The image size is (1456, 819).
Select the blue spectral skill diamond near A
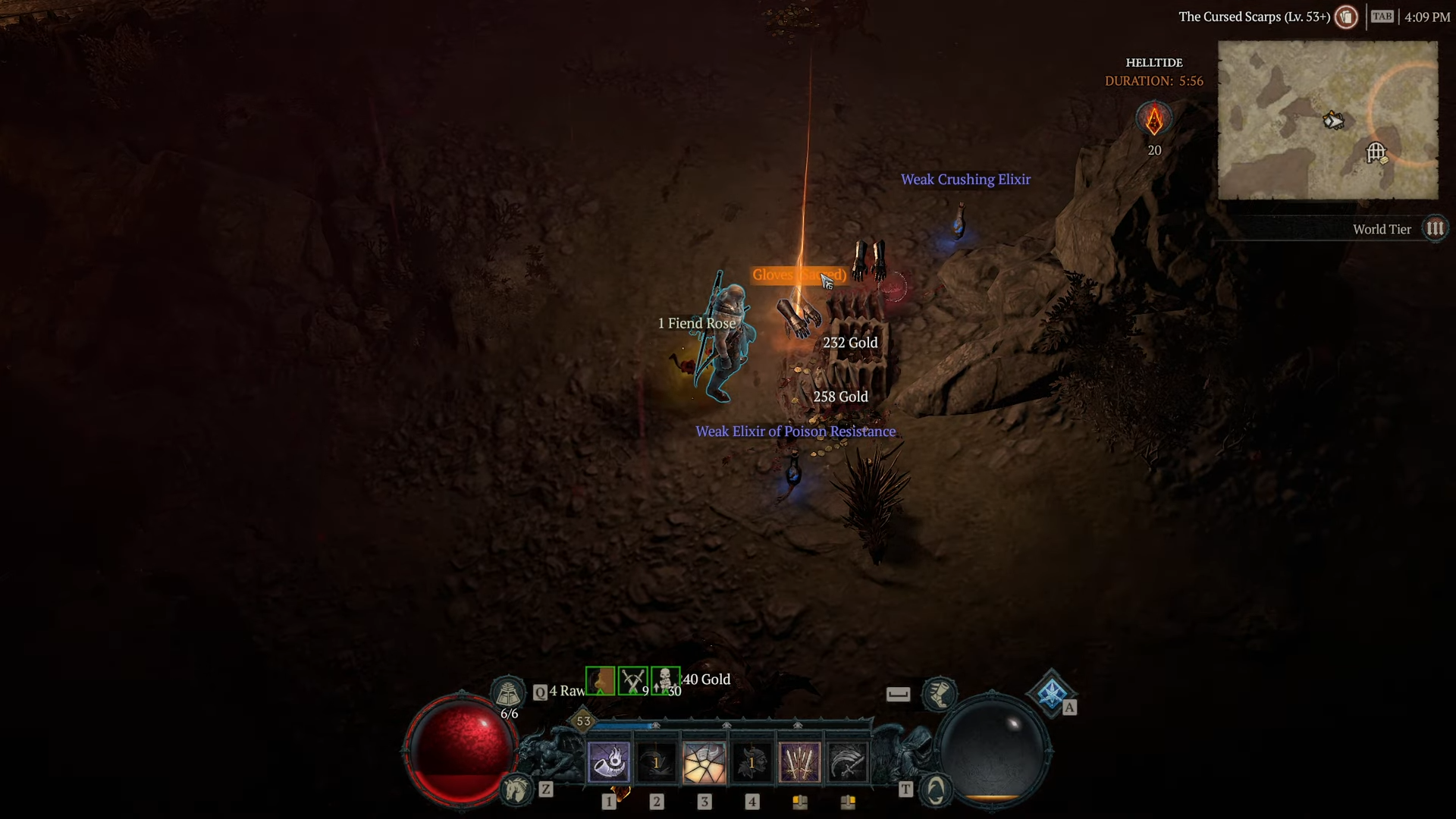coord(1053,693)
